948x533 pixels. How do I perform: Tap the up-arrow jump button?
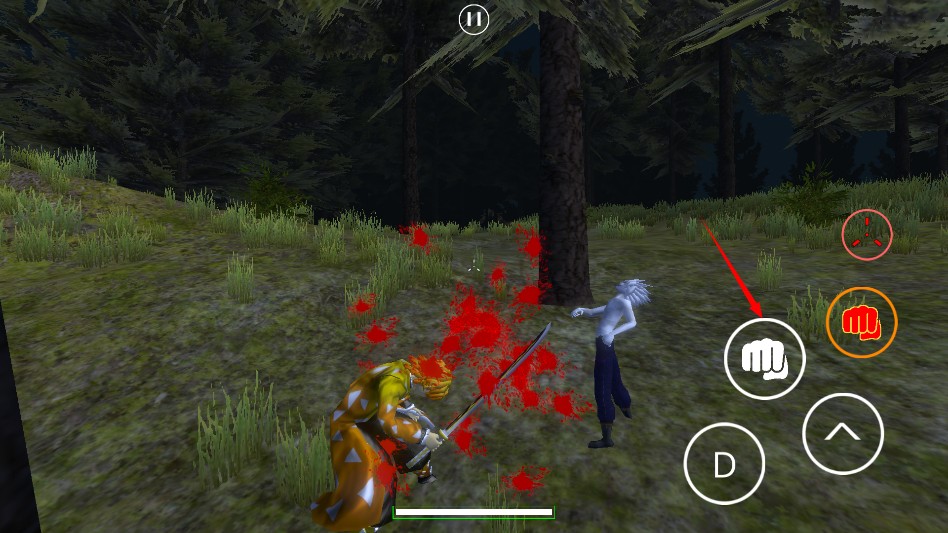point(842,433)
